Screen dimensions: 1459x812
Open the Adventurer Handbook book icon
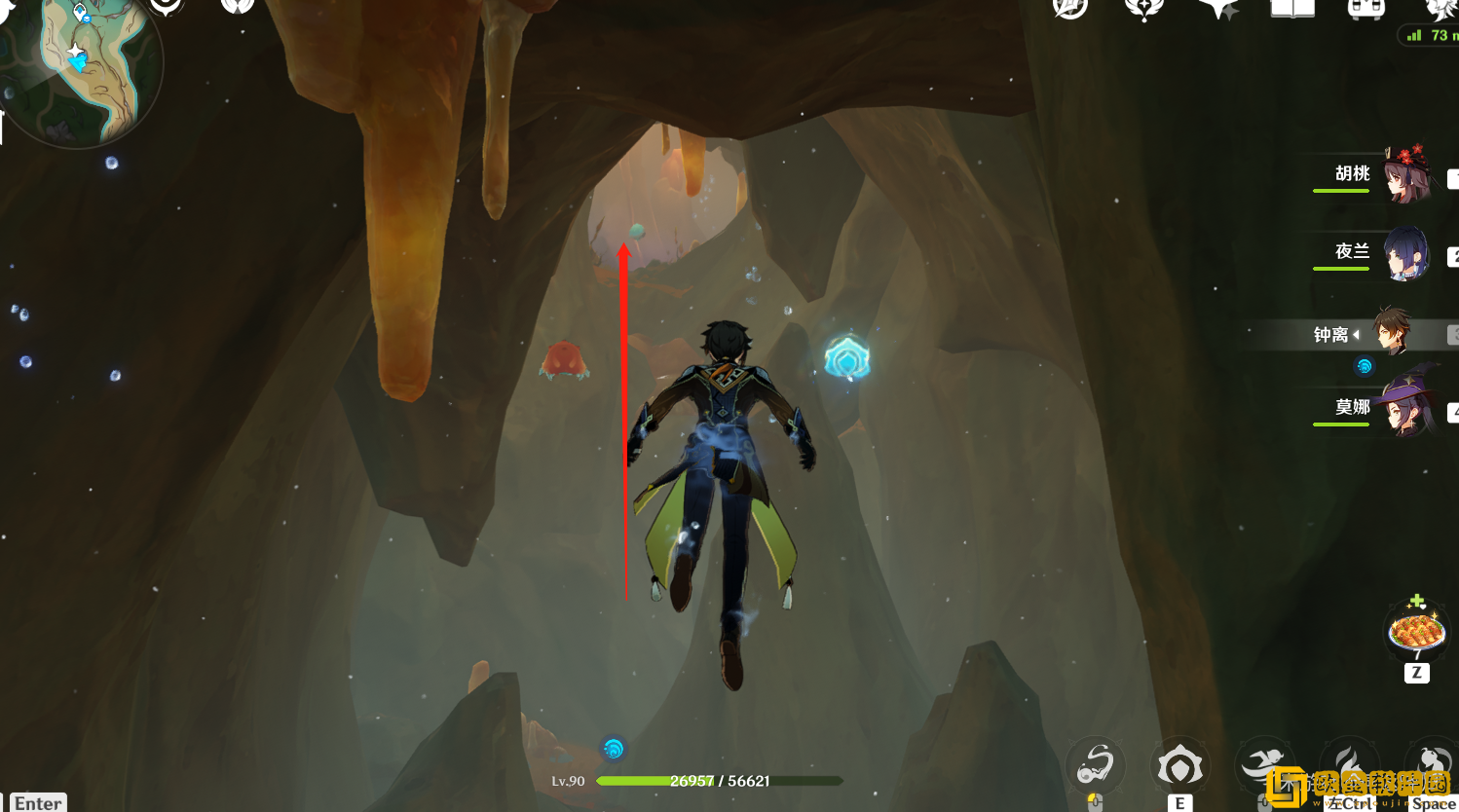coord(1292,8)
